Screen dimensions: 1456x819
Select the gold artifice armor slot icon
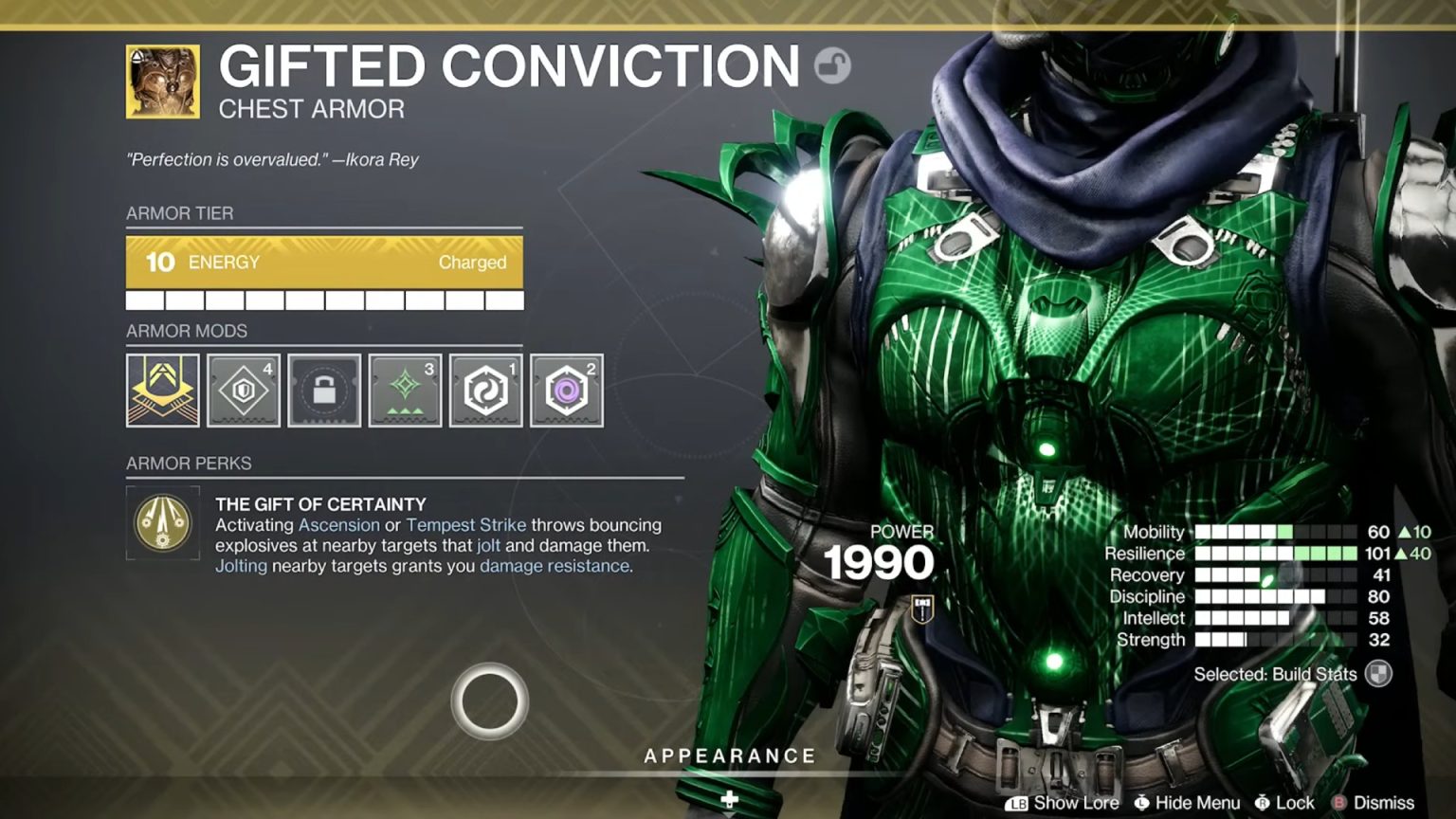pyautogui.click(x=162, y=390)
